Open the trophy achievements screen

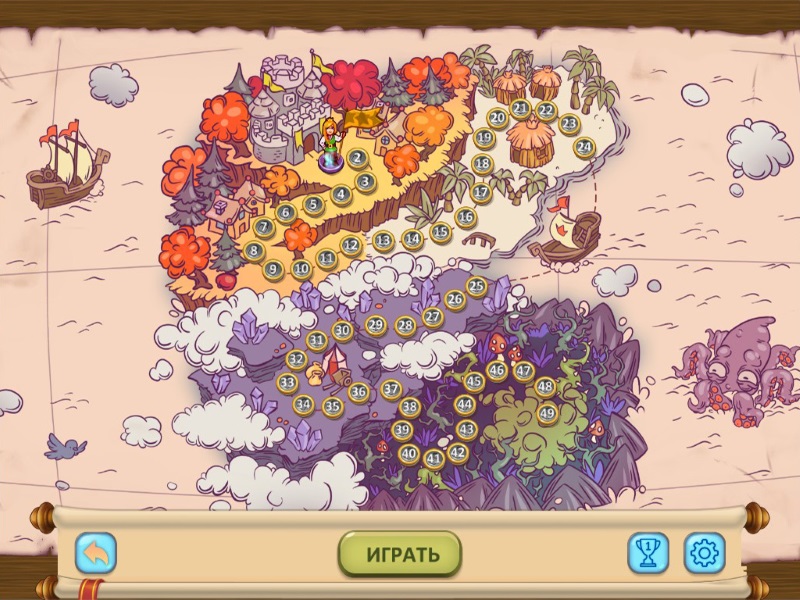647,553
